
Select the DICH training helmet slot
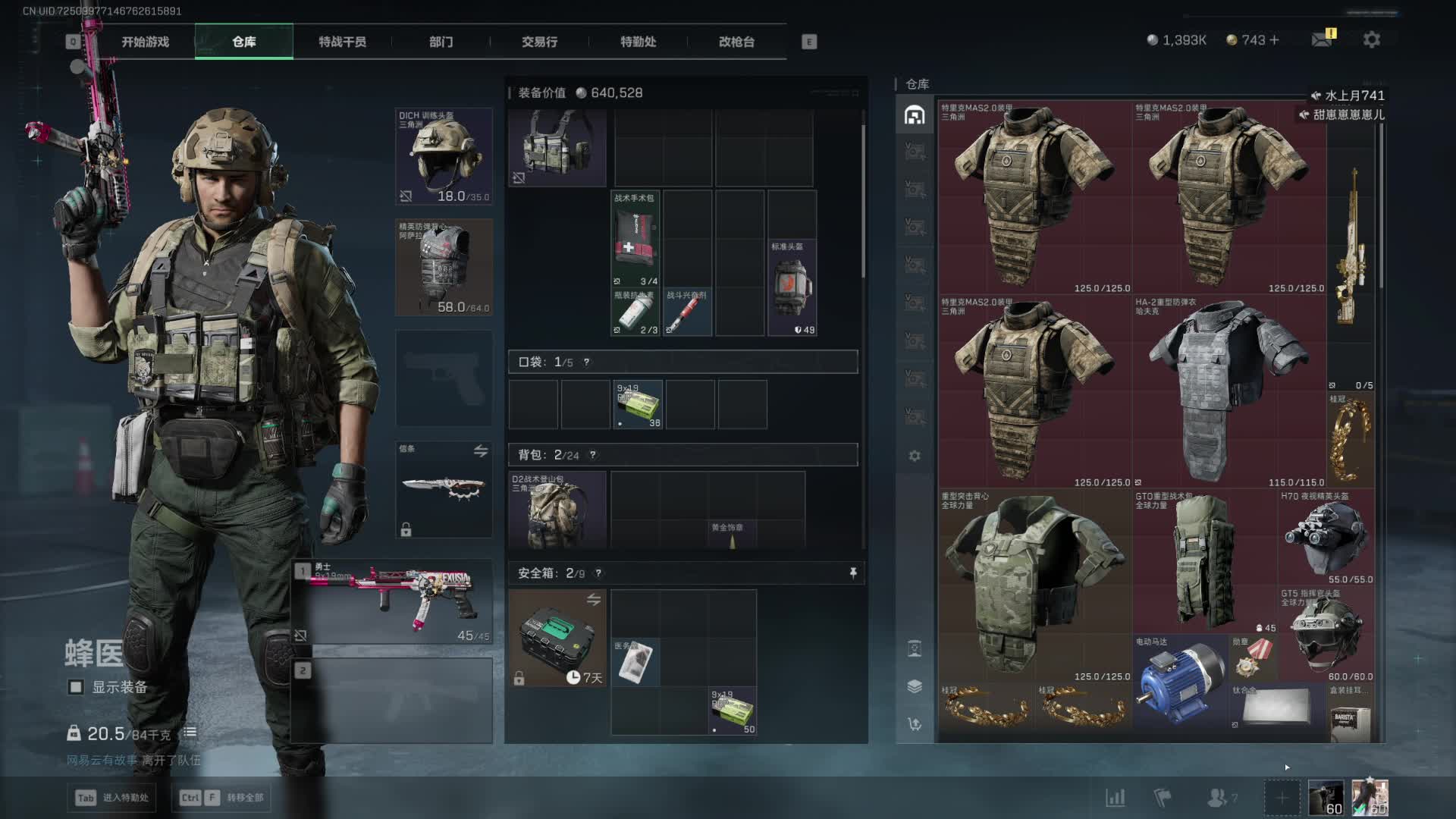444,156
